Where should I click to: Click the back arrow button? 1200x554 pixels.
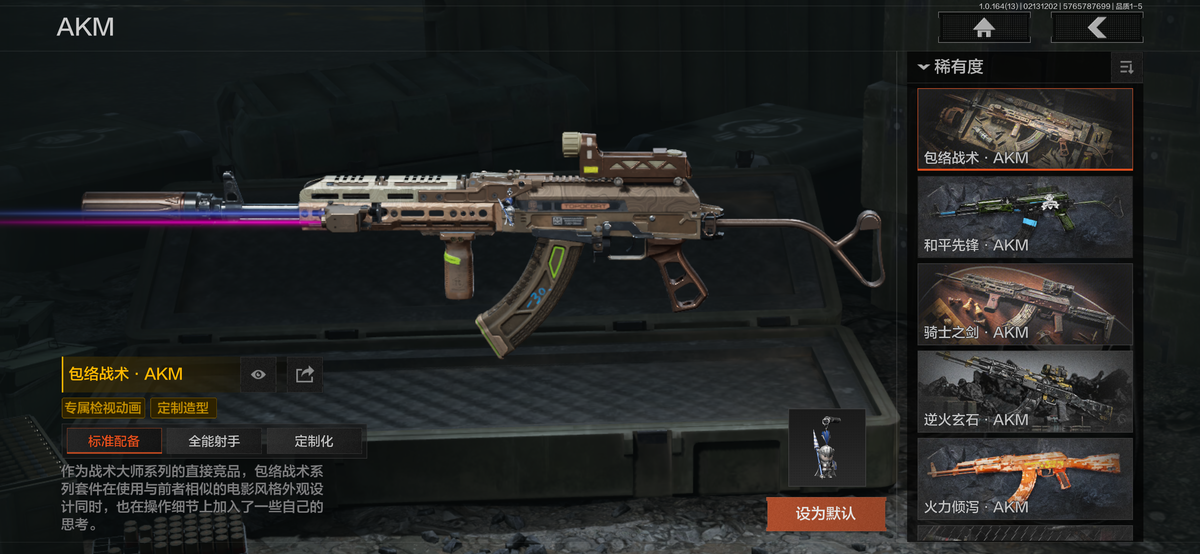point(1097,28)
